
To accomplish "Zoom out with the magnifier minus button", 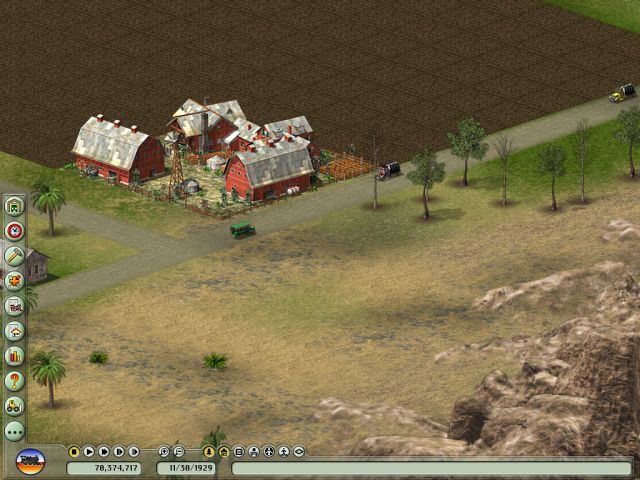I will click(x=179, y=452).
